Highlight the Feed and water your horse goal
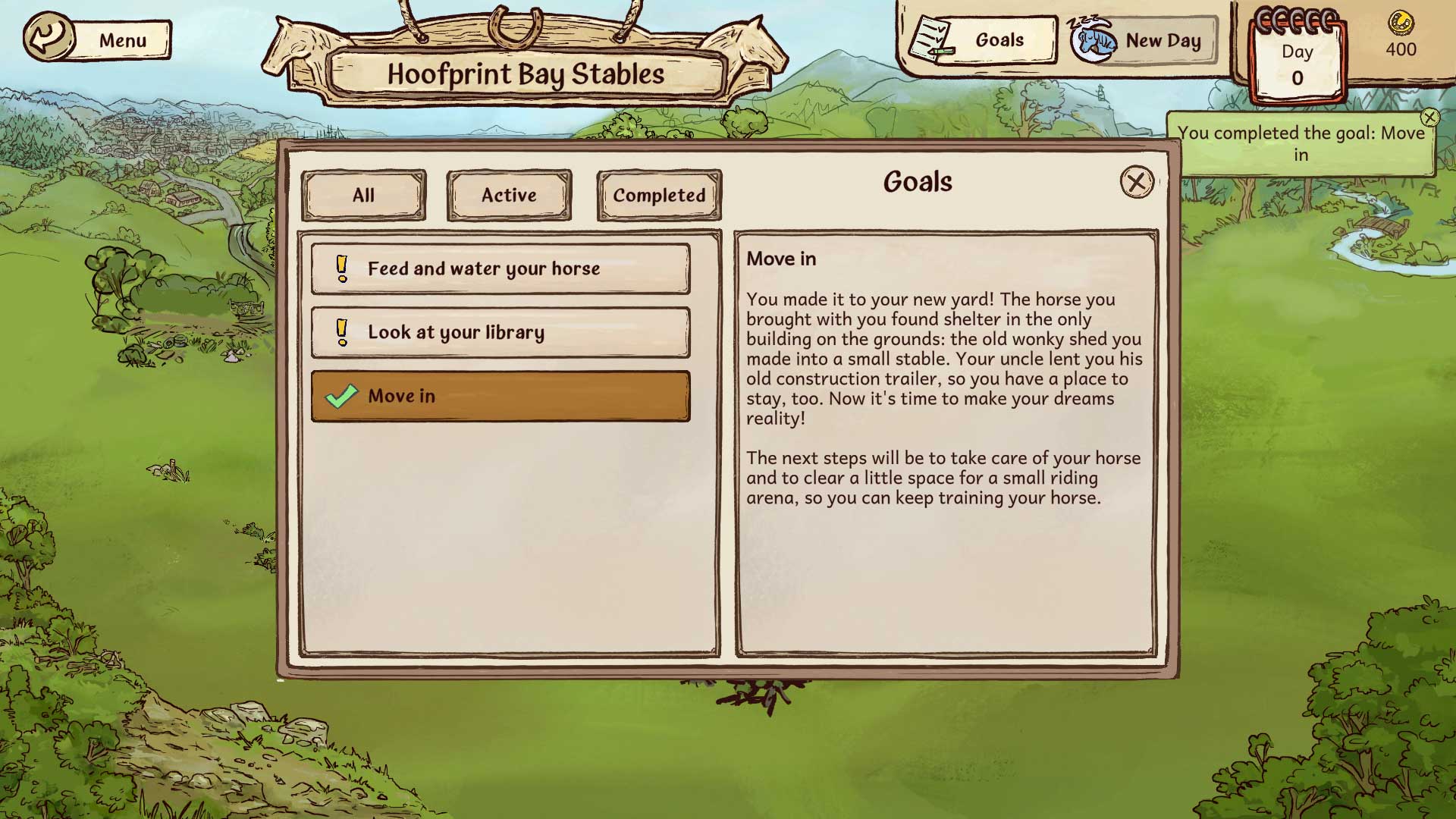 tap(500, 268)
